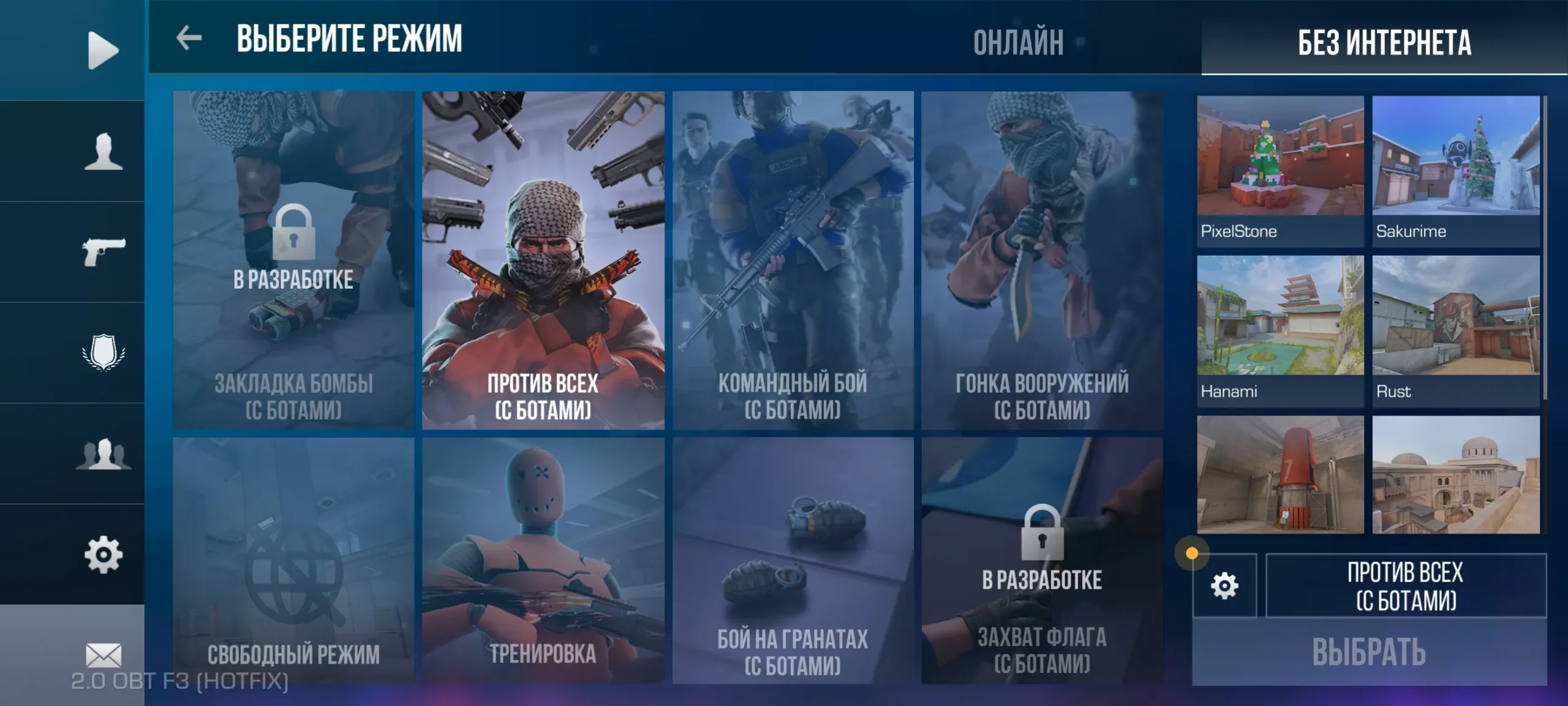Choose the Hanami map
1568x706 pixels.
[x=1280, y=331]
